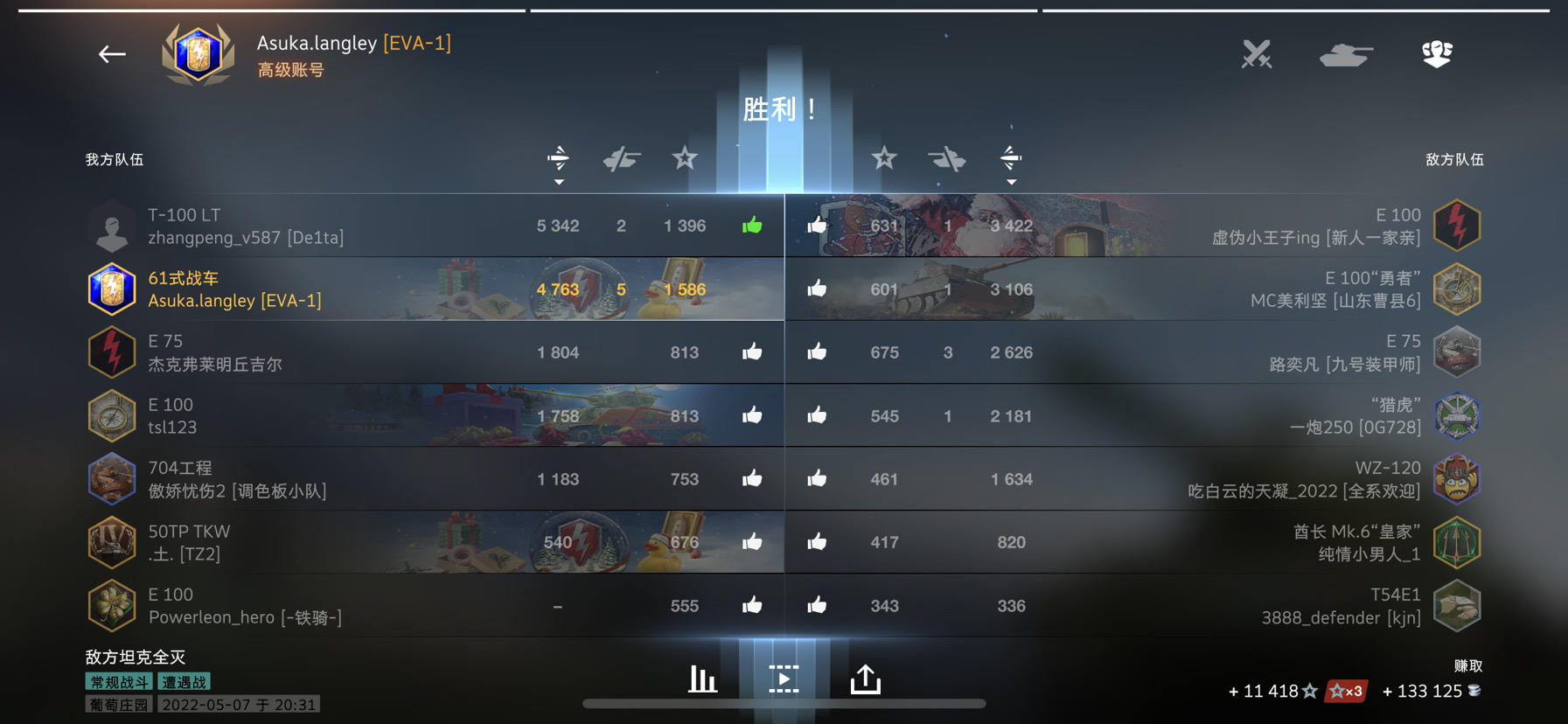Click the base capture star icon header
1568x724 pixels.
pos(685,159)
